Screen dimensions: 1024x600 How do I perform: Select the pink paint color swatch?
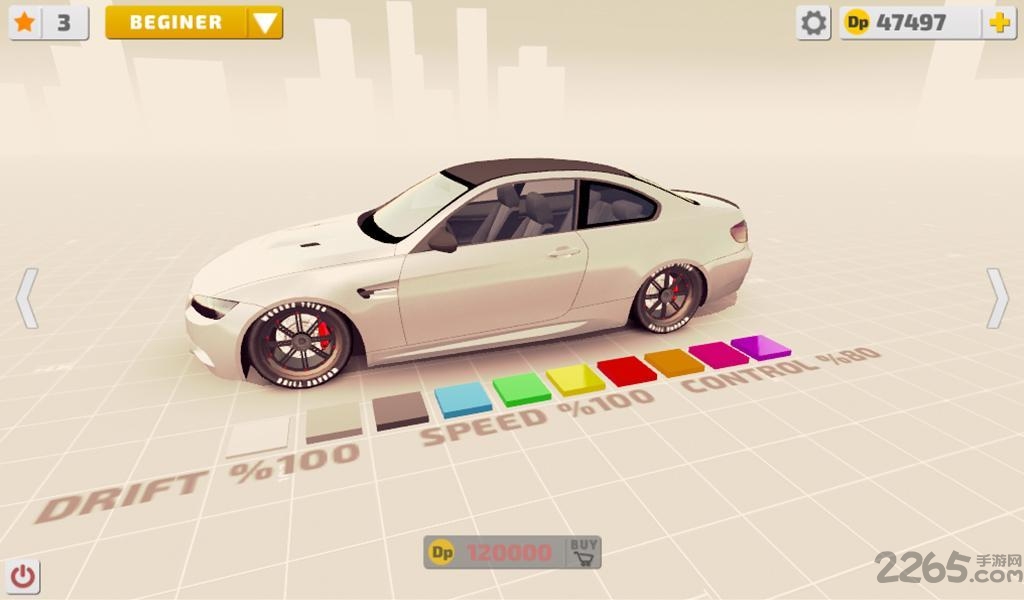pos(718,353)
